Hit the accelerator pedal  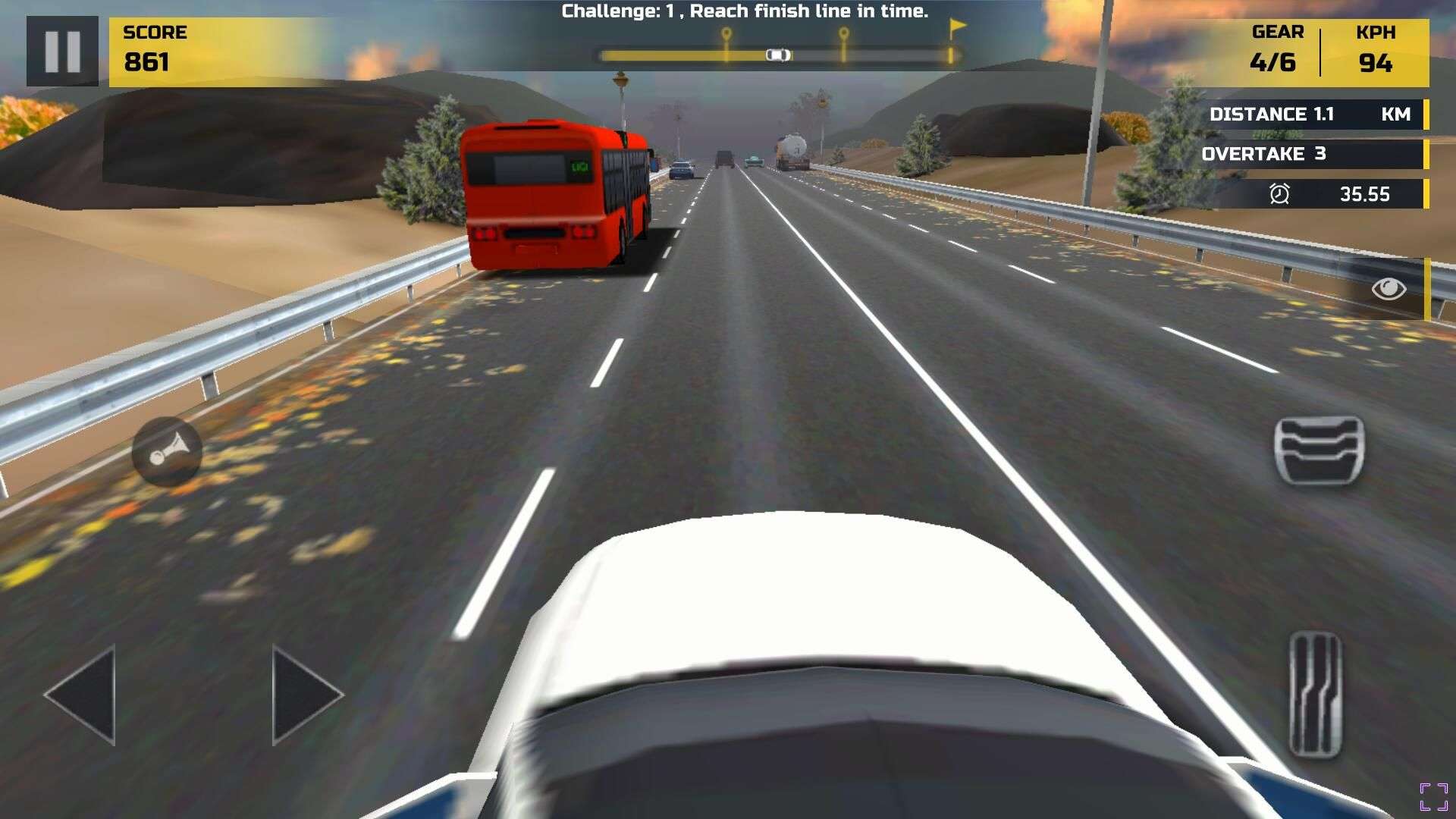1316,694
